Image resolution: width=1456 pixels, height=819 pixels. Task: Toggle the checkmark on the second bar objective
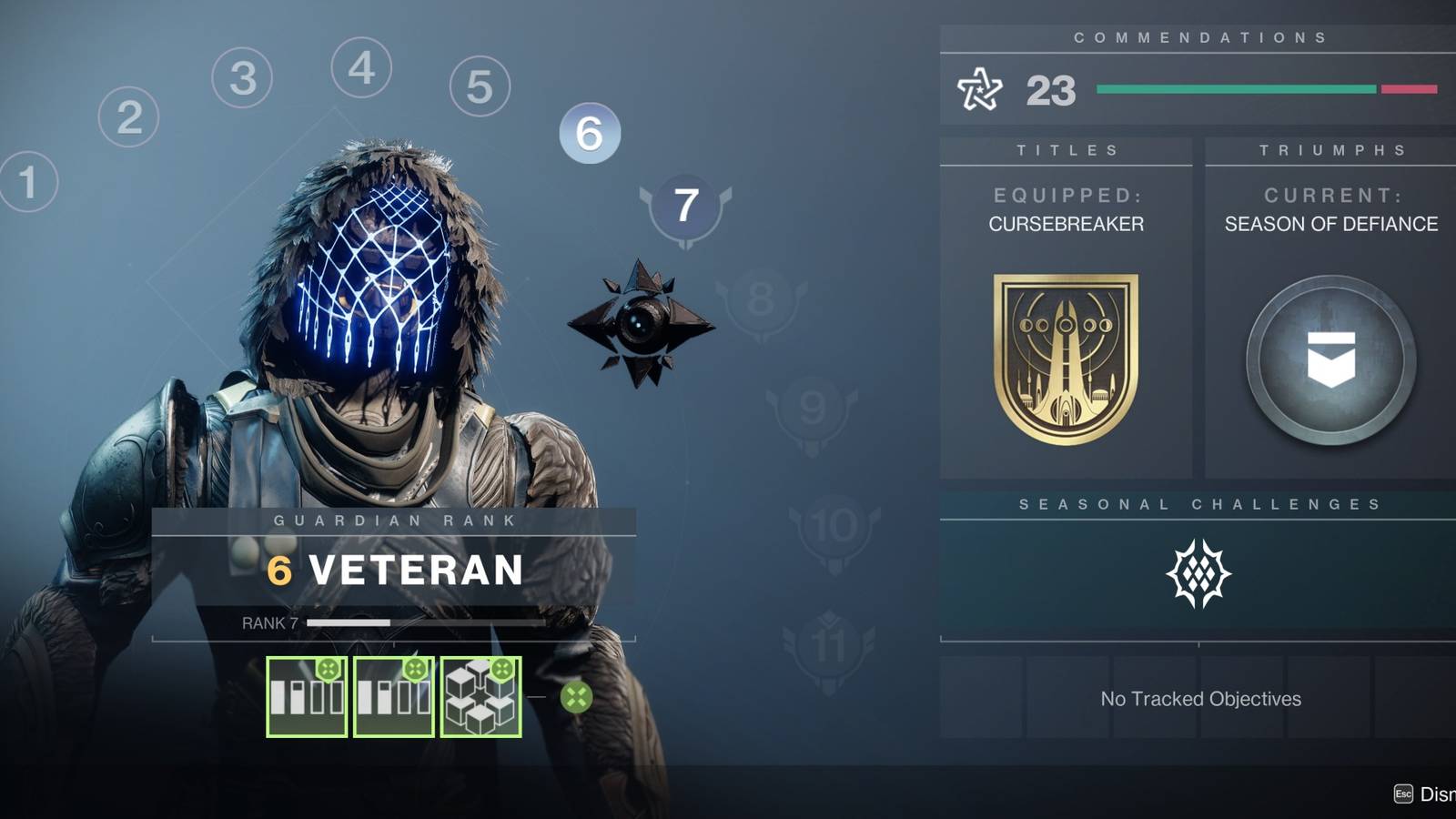[x=416, y=671]
